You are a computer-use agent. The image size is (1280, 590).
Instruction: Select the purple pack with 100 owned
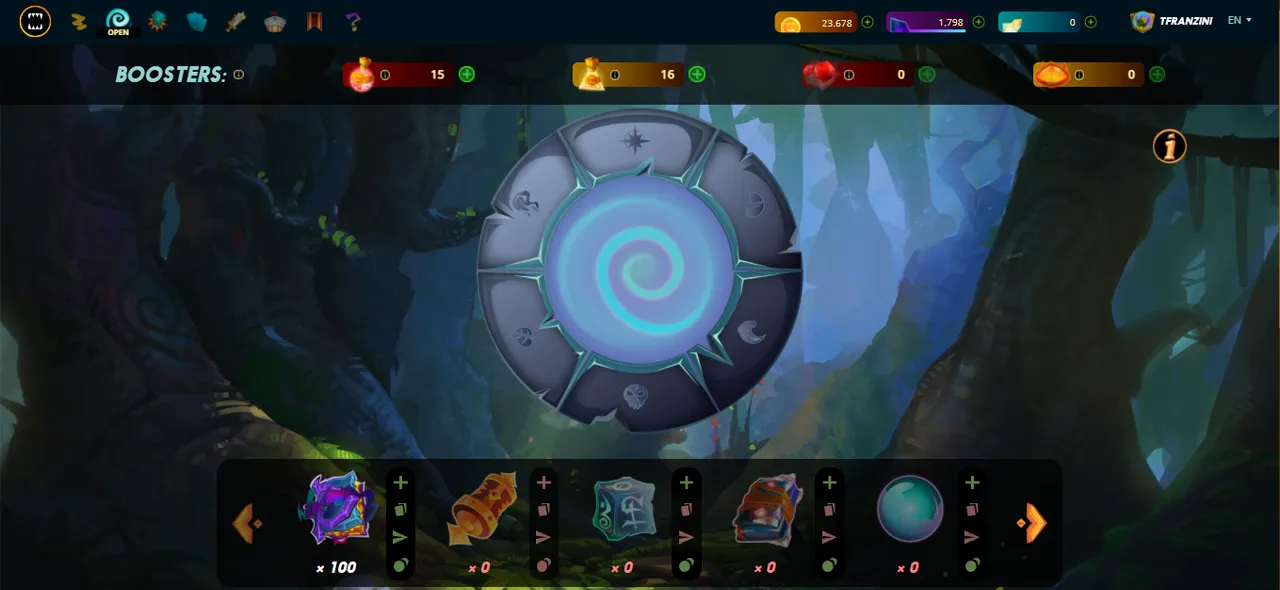pyautogui.click(x=339, y=508)
